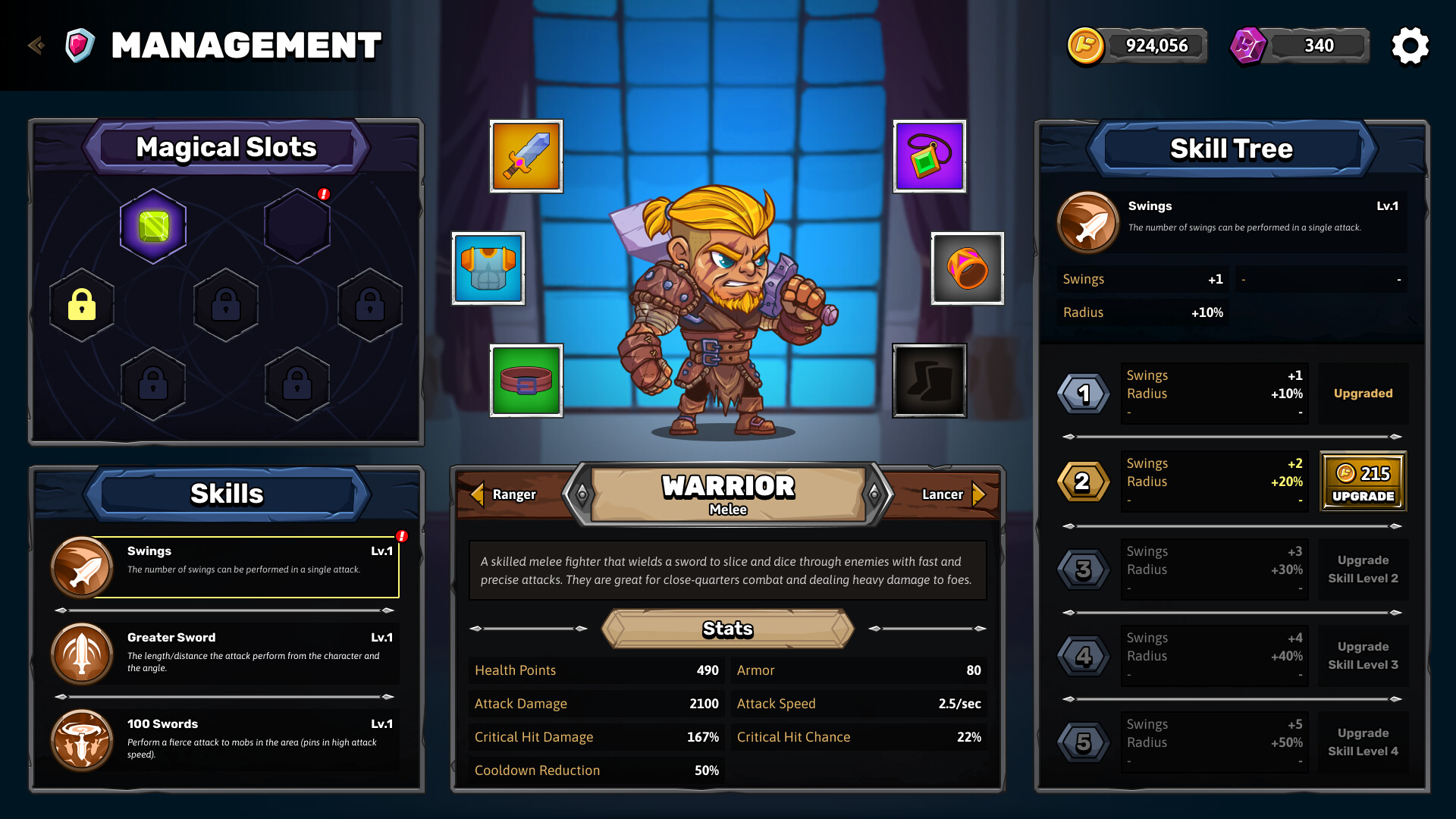The image size is (1456, 819).
Task: Click the empty hexagon slot with alert badge
Action: tap(296, 224)
